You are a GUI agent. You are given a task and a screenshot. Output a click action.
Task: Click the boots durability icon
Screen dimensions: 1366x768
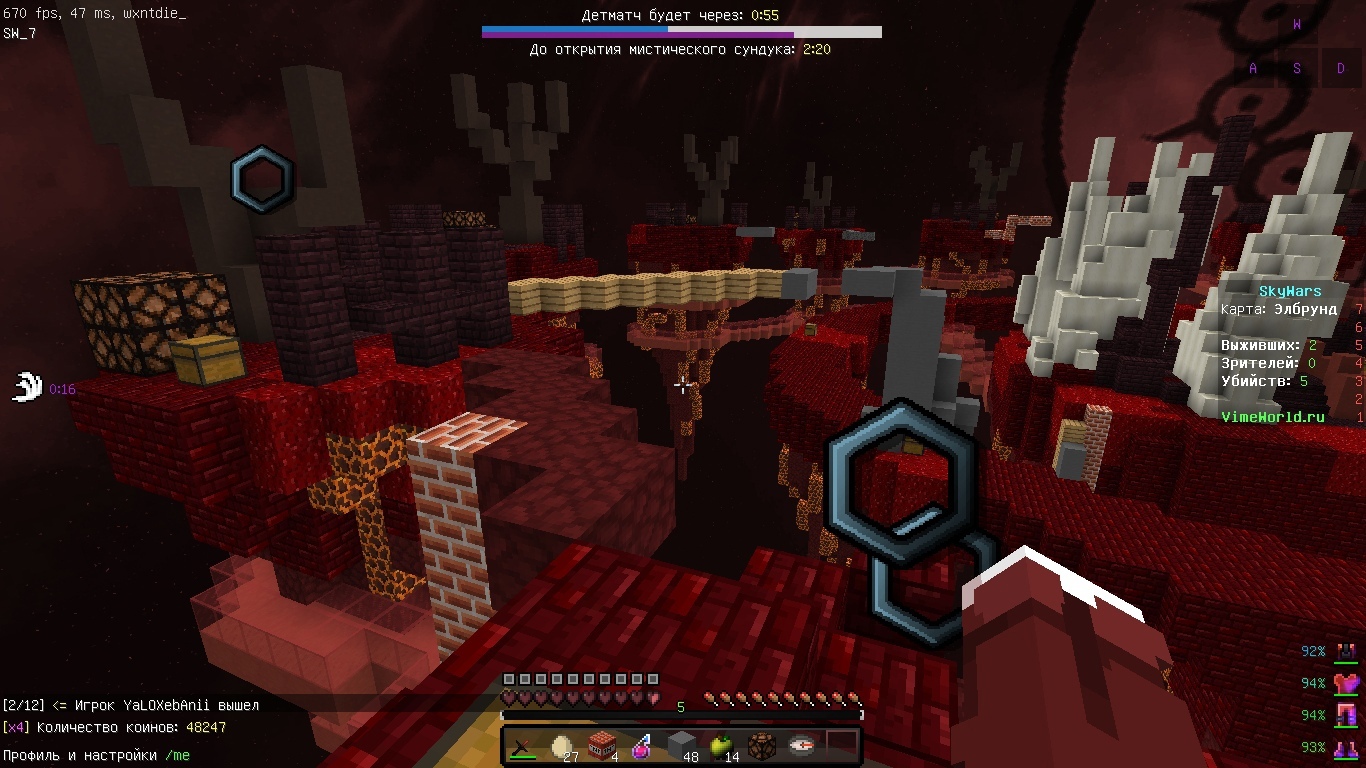click(x=1347, y=747)
